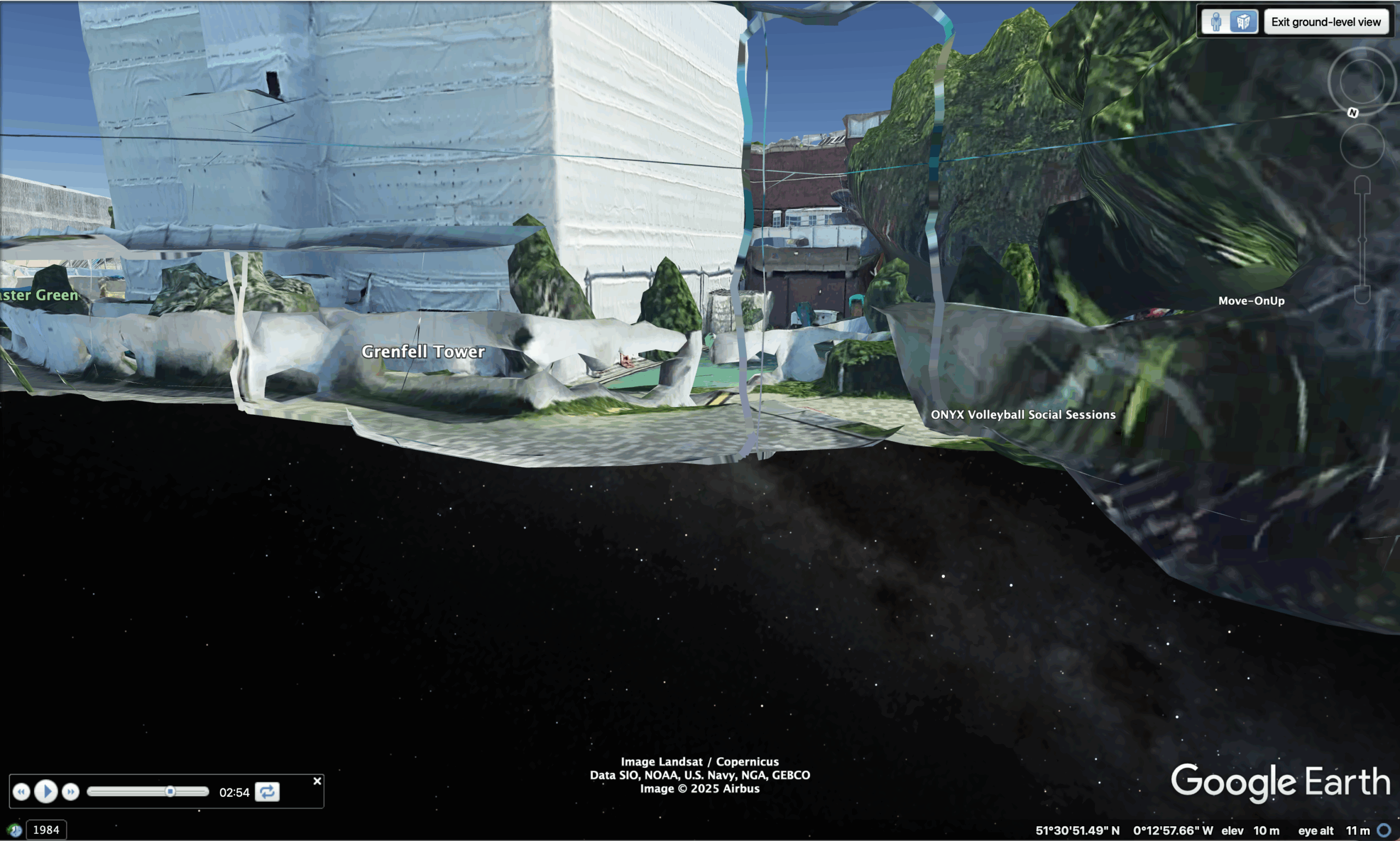
Task: Click the tour progress slider
Action: [x=147, y=791]
